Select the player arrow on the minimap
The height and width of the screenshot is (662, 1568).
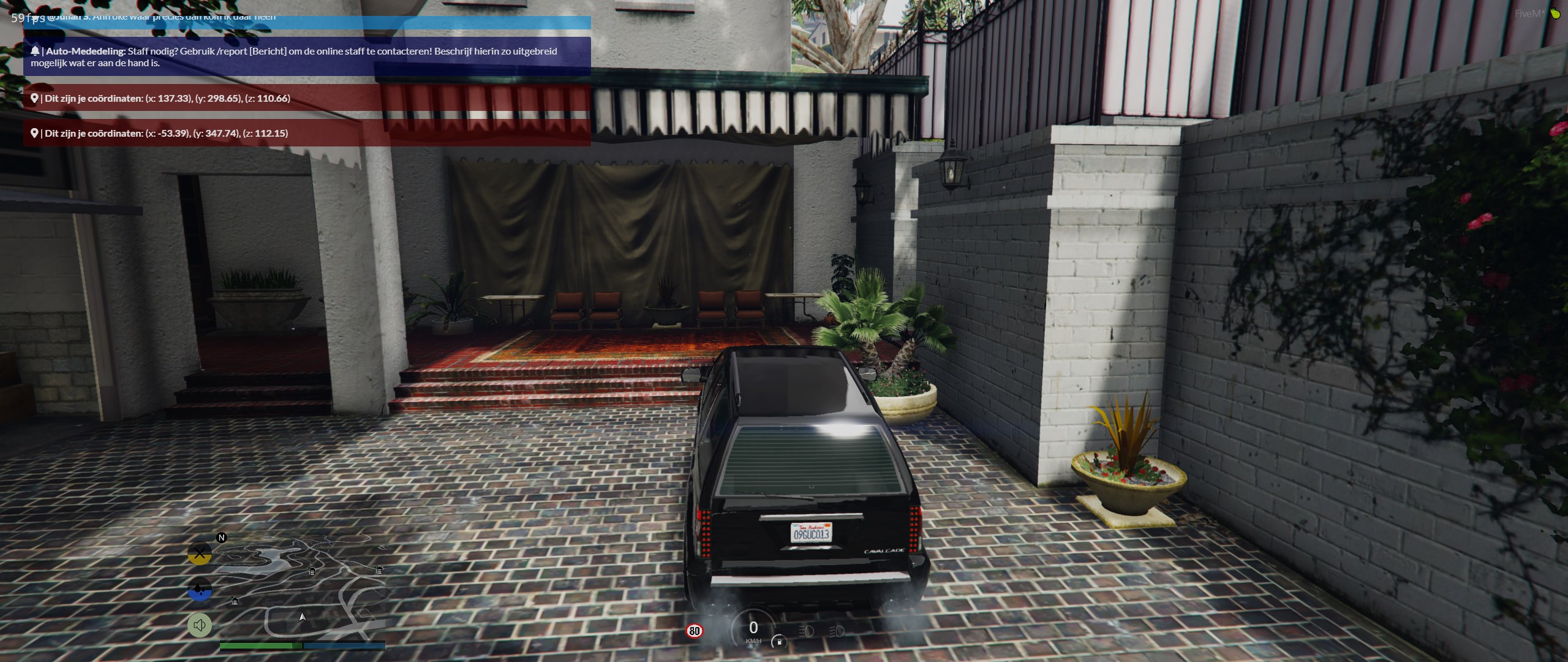coord(302,617)
